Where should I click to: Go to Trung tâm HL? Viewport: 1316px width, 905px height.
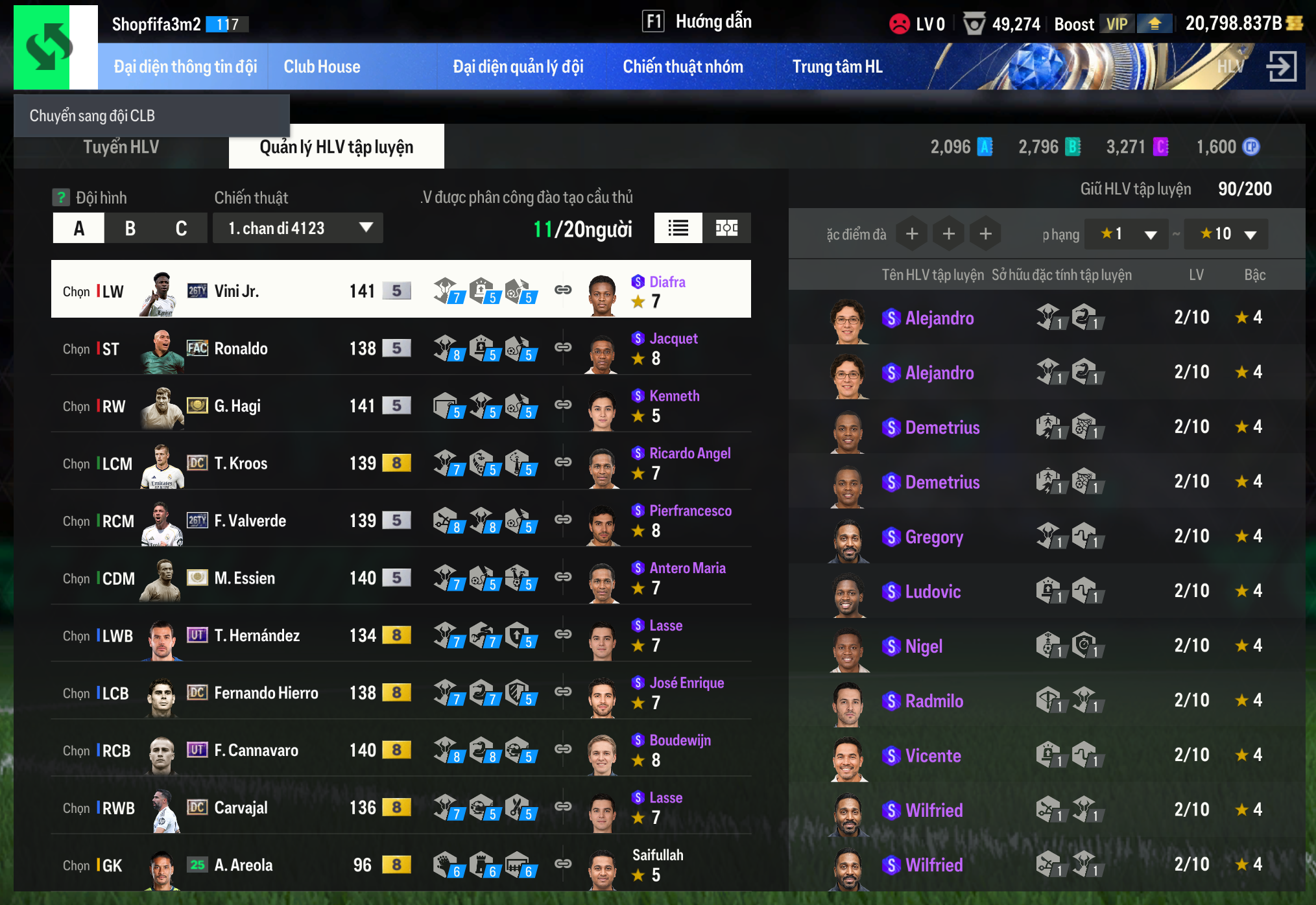click(x=837, y=67)
